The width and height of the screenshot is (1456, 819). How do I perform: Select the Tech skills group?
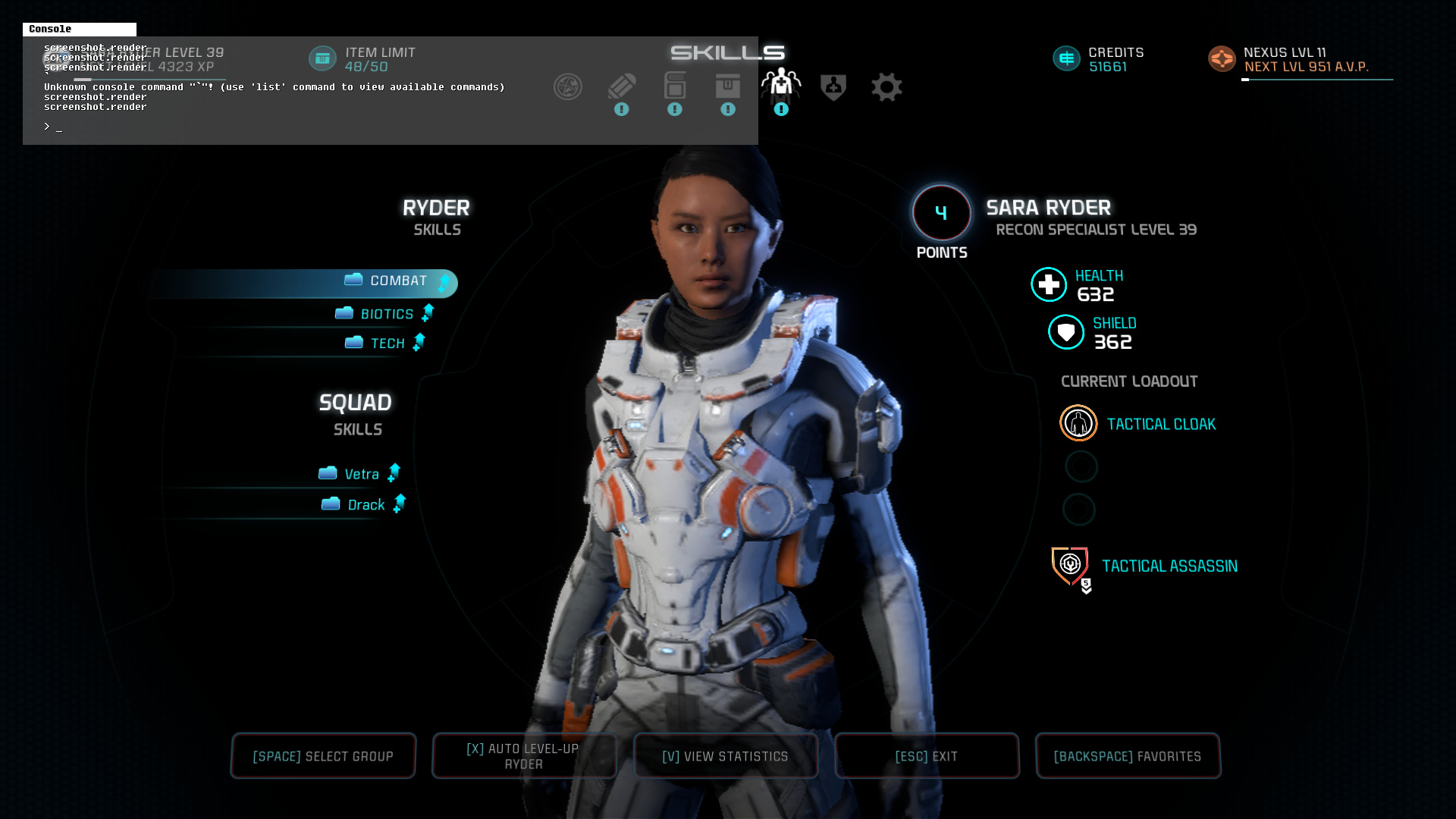pos(387,344)
